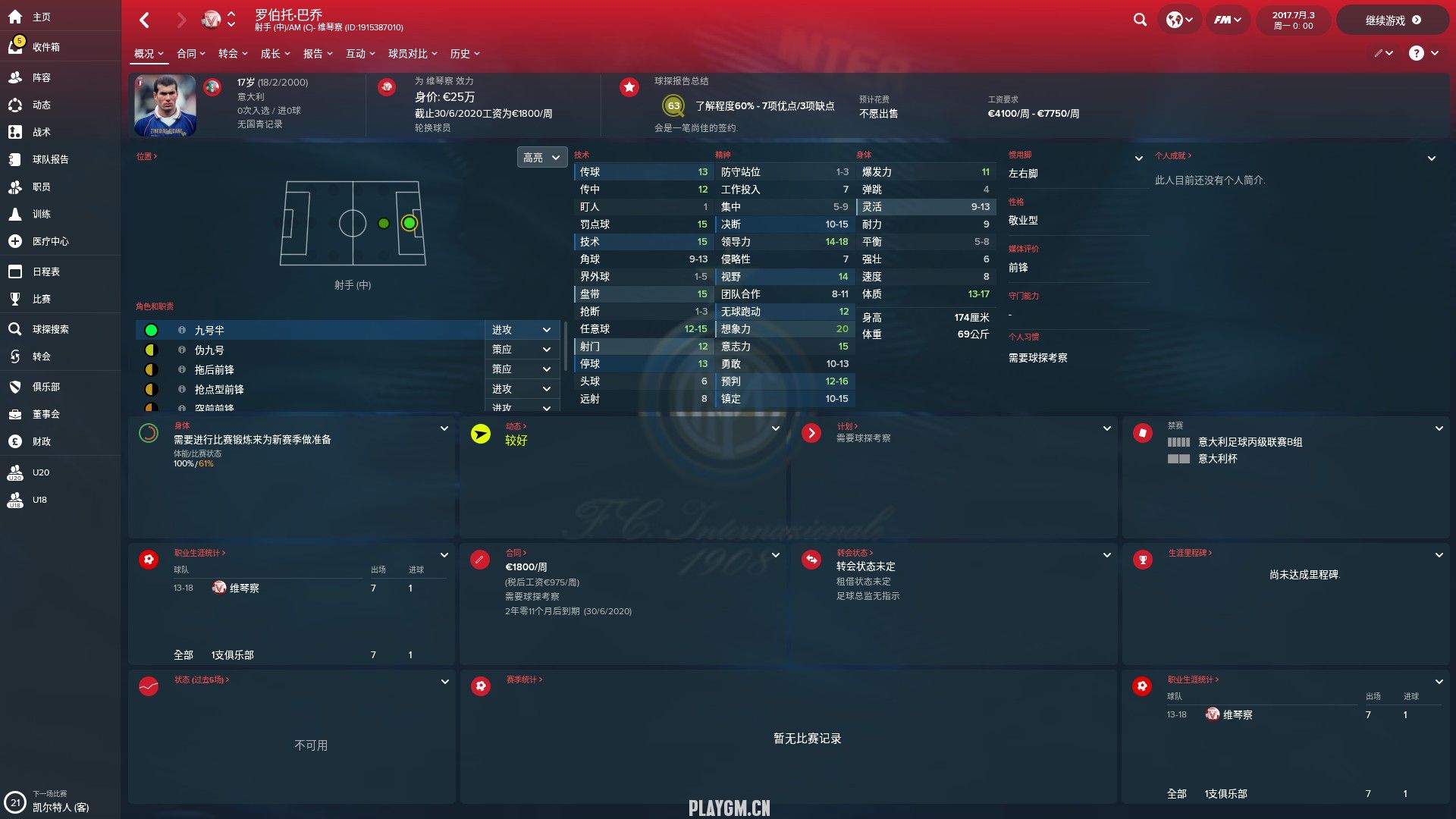This screenshot has width=1456, height=819.
Task: Select 球探搜索 in the sidebar
Action: coord(50,329)
